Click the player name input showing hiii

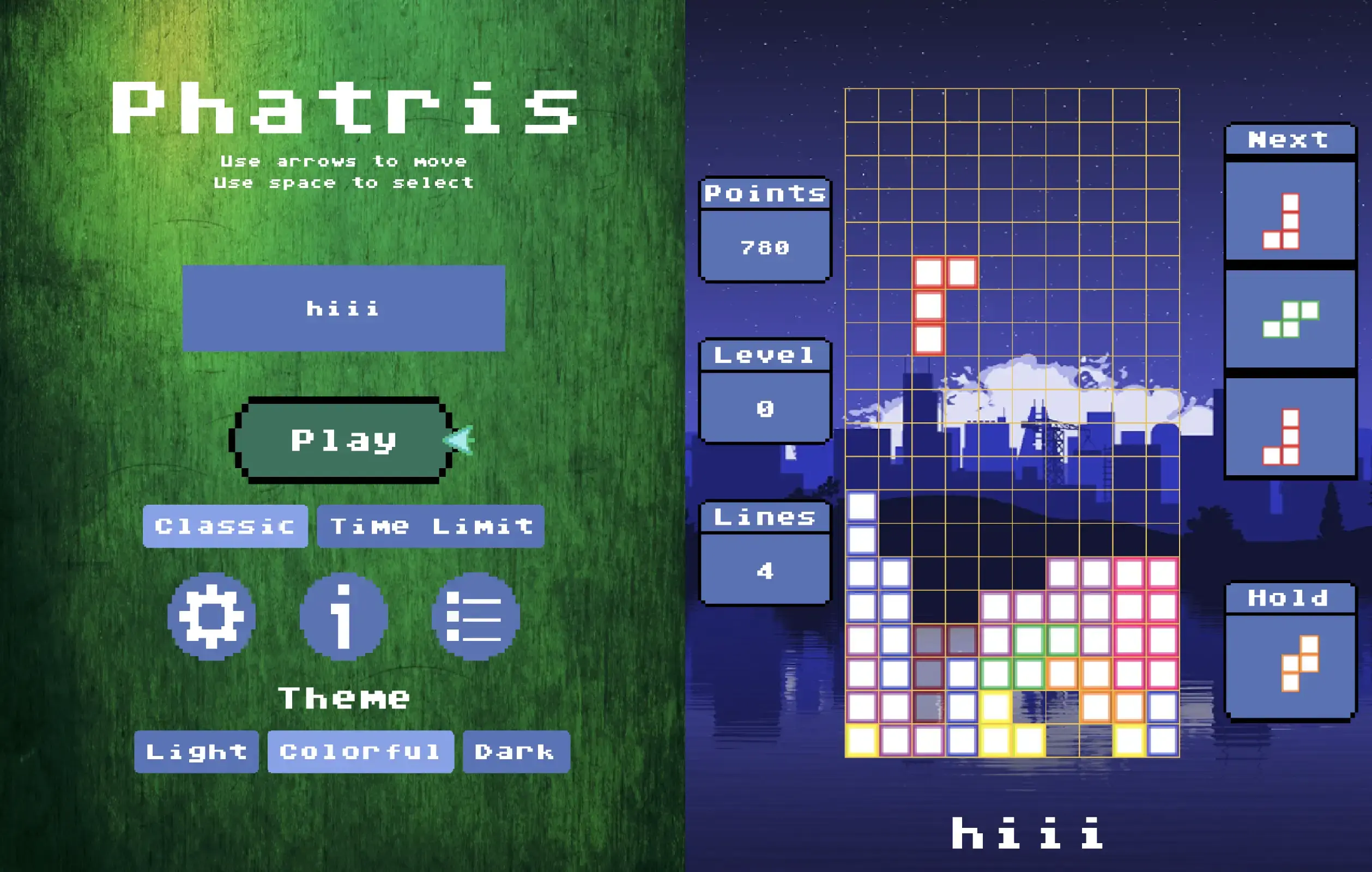(x=342, y=308)
